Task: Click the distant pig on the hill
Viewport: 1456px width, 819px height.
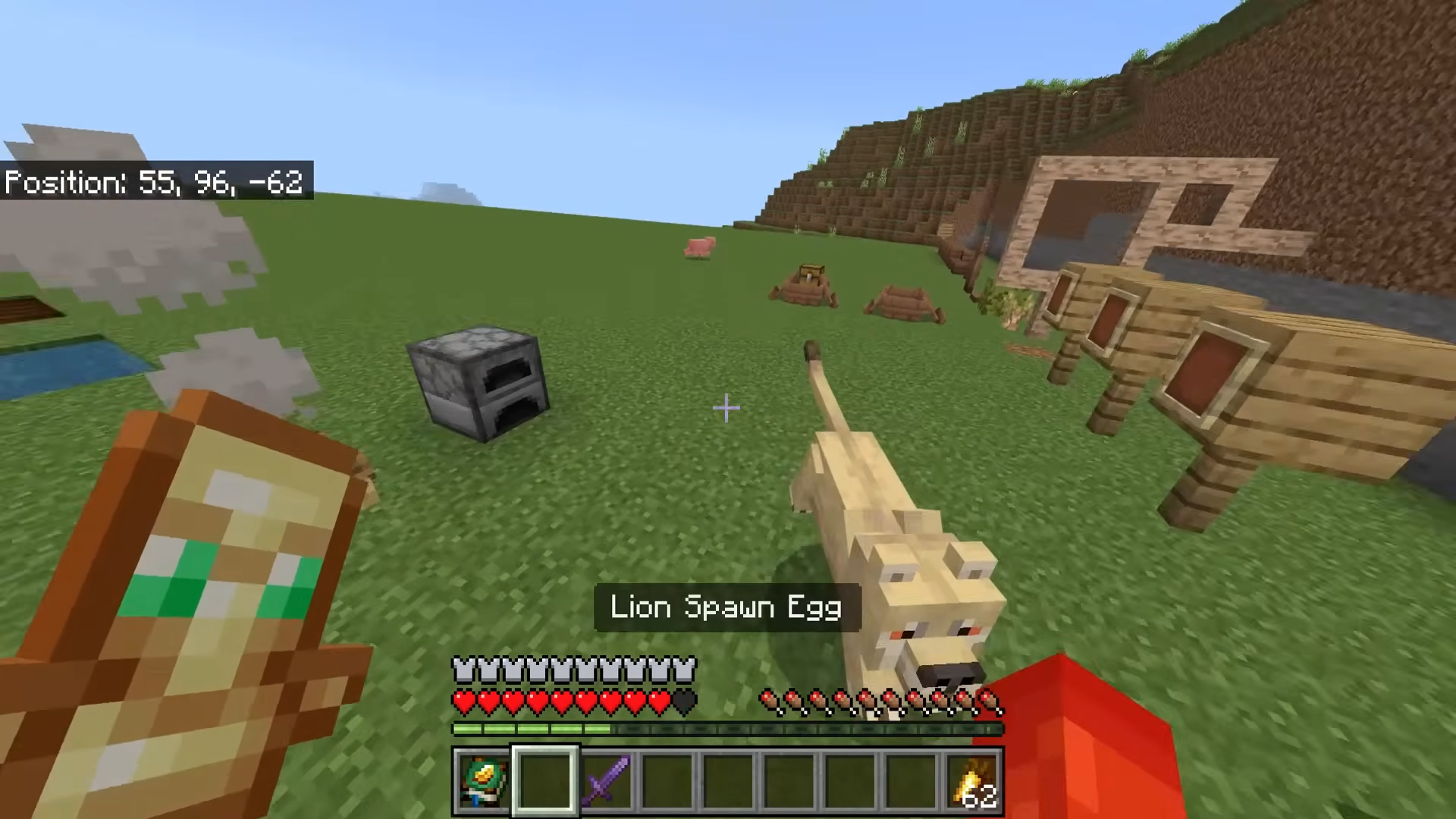Action: (698, 246)
